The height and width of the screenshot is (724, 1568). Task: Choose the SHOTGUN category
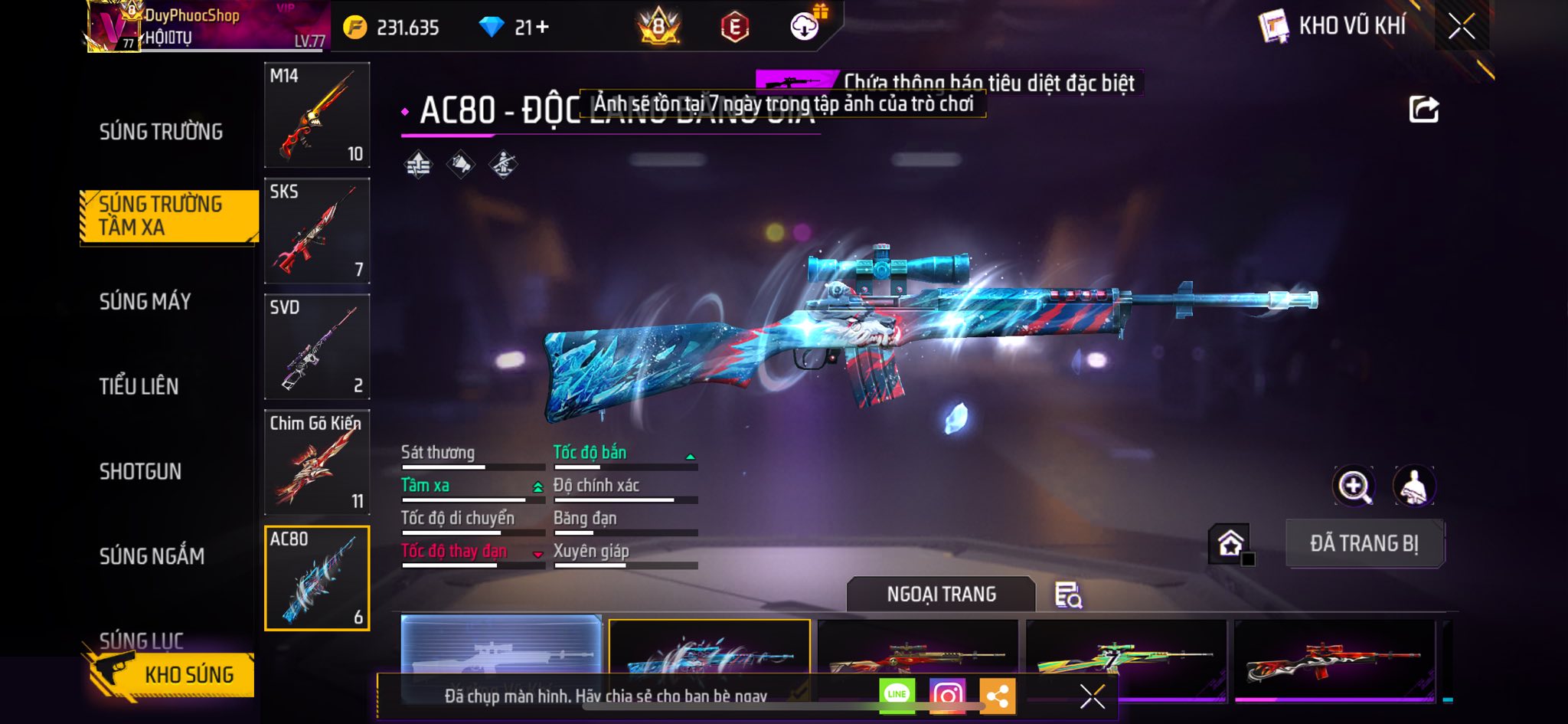pos(140,471)
